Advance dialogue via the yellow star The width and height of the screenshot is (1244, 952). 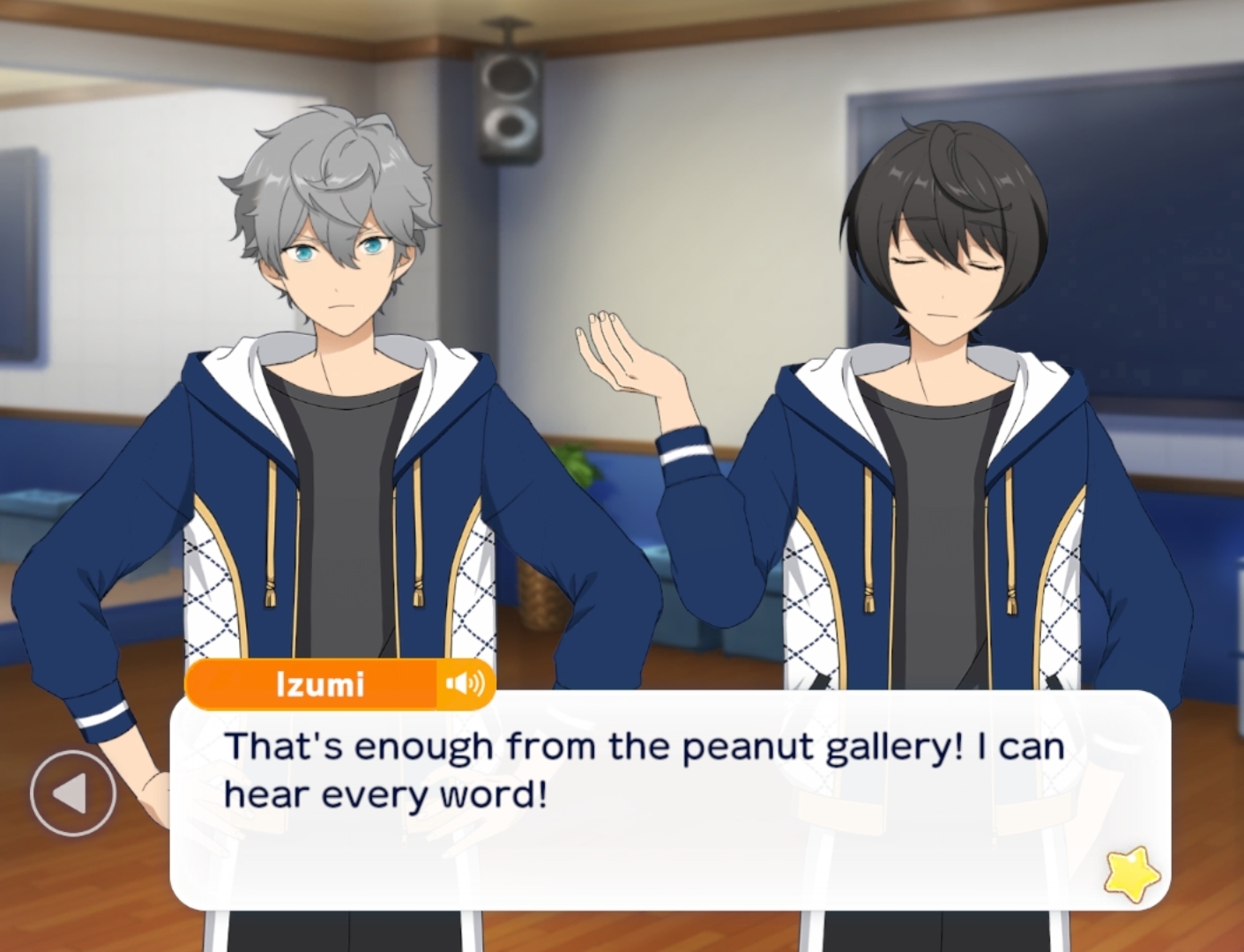[1131, 874]
